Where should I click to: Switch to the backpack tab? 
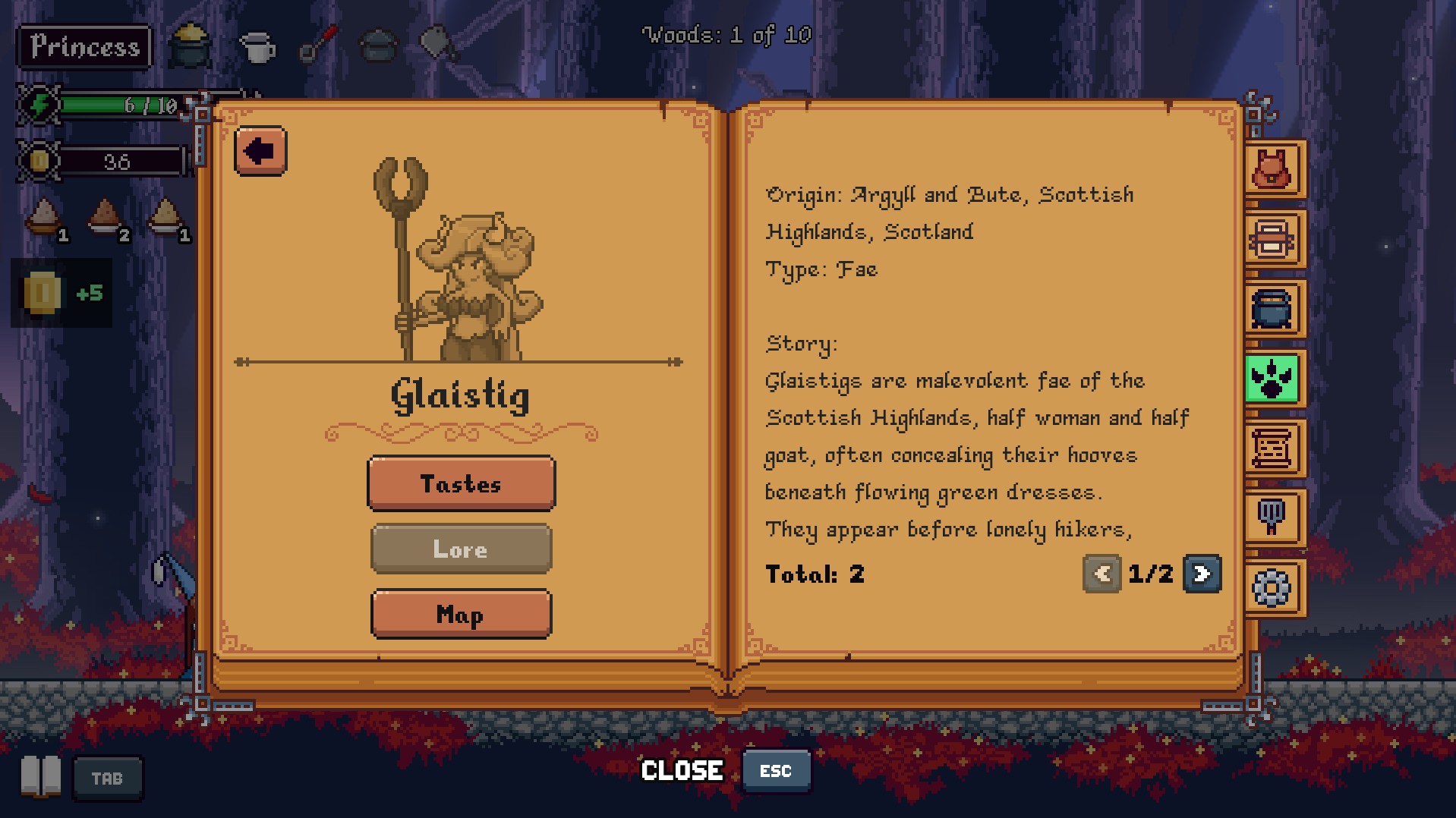pyautogui.click(x=1273, y=169)
